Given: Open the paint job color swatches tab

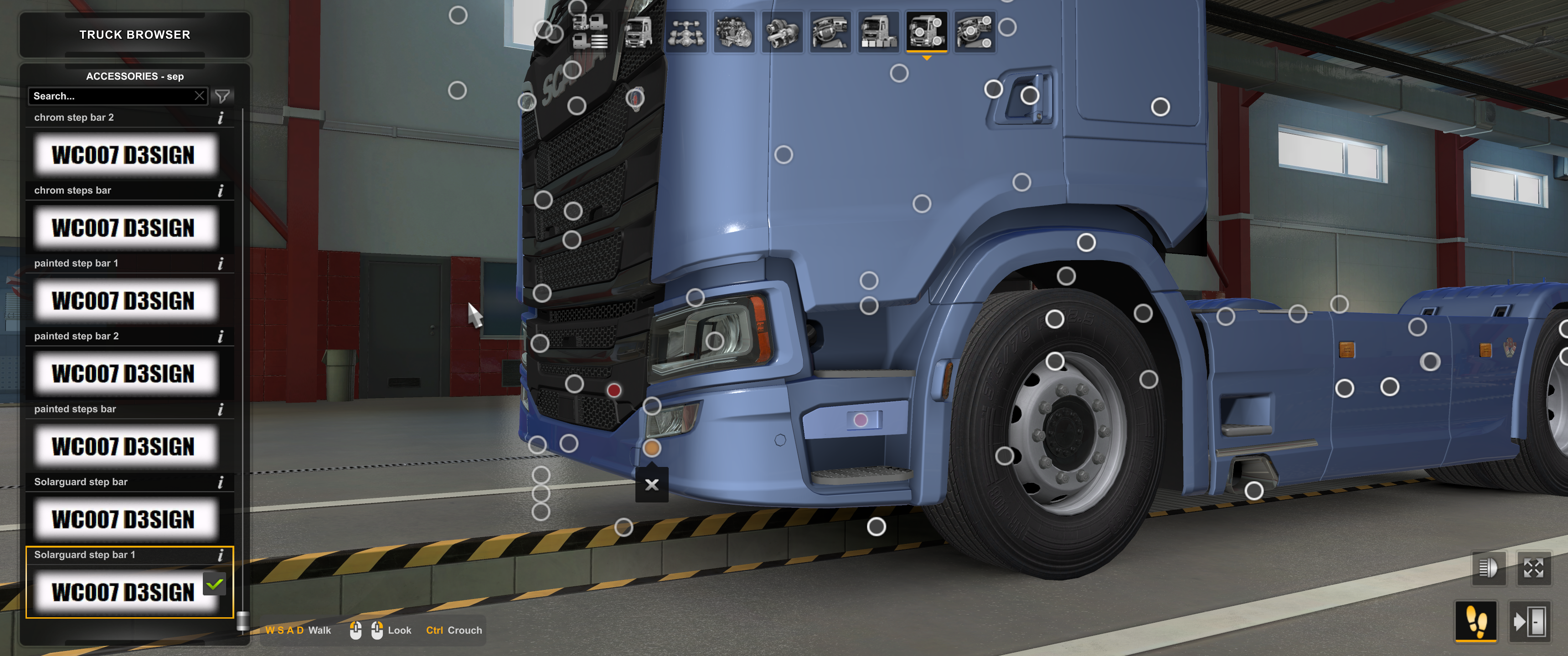Looking at the screenshot, I should 878,31.
